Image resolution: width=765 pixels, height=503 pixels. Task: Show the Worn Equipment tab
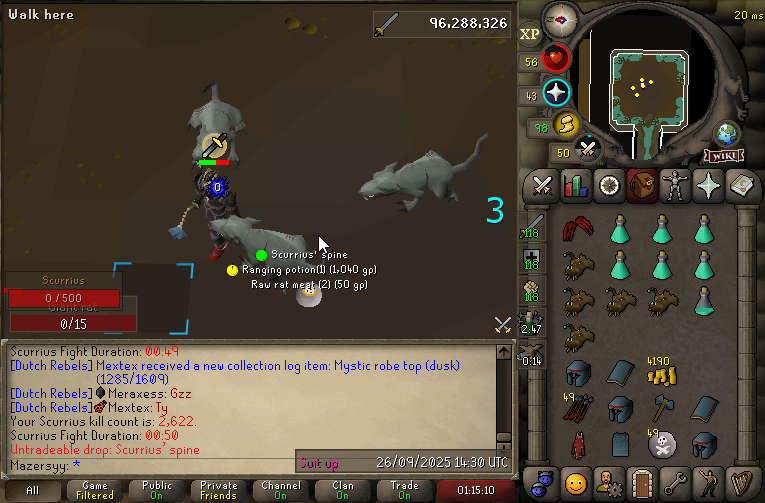point(675,185)
